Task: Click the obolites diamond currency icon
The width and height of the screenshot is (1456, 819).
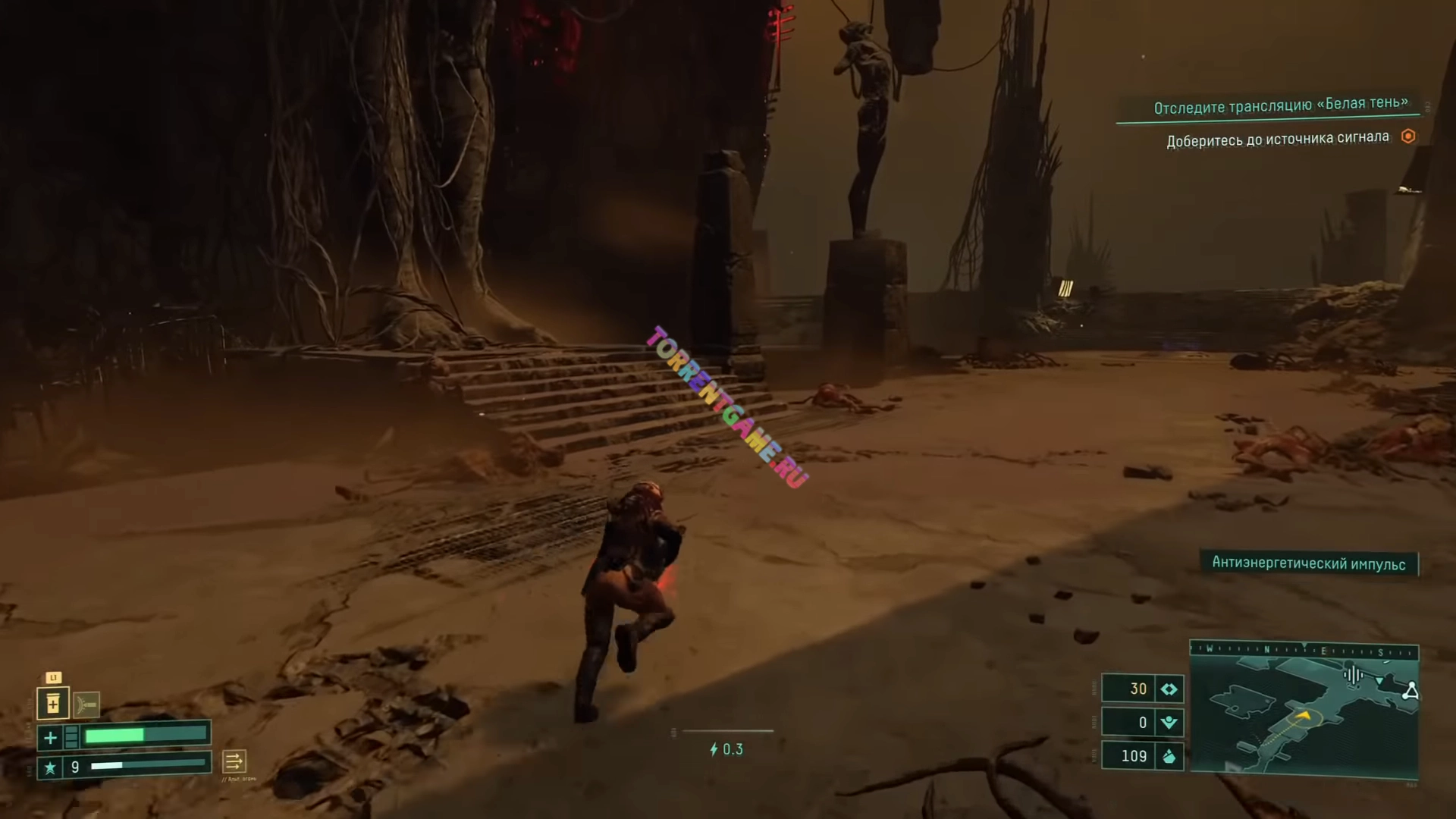Action: (1169, 689)
